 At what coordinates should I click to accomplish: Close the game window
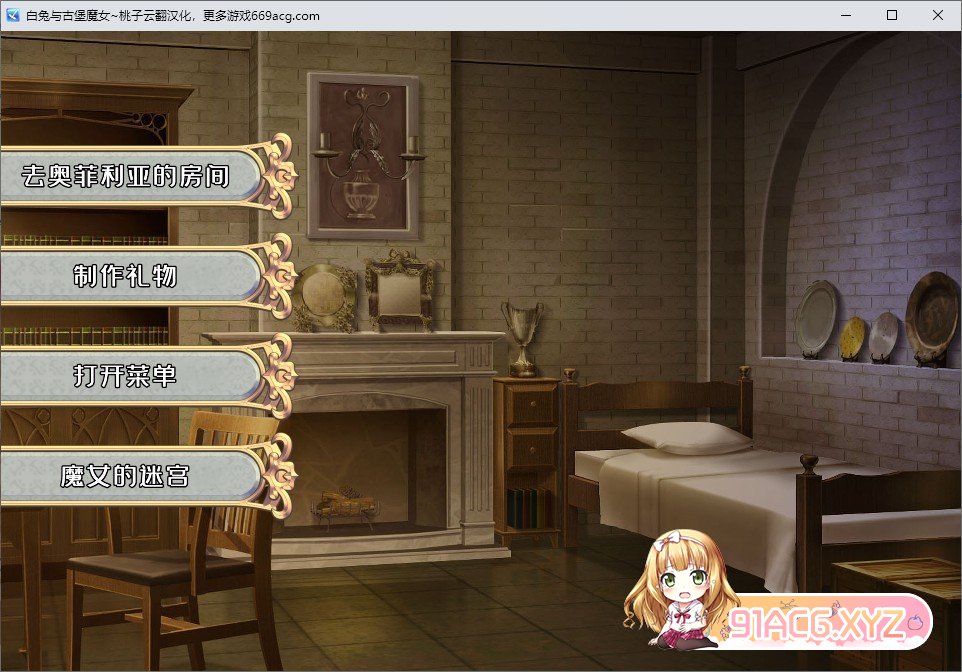coord(937,15)
